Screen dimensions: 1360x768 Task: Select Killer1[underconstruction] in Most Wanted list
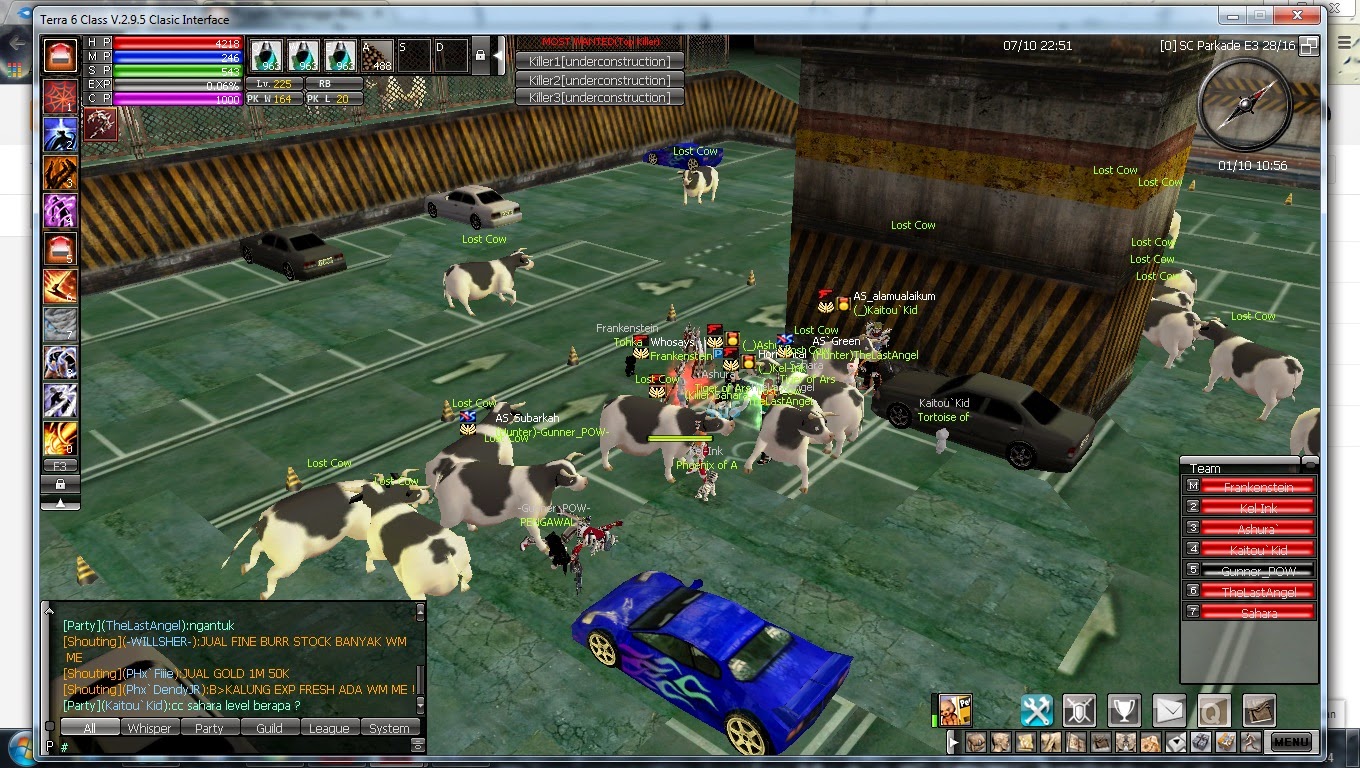600,62
